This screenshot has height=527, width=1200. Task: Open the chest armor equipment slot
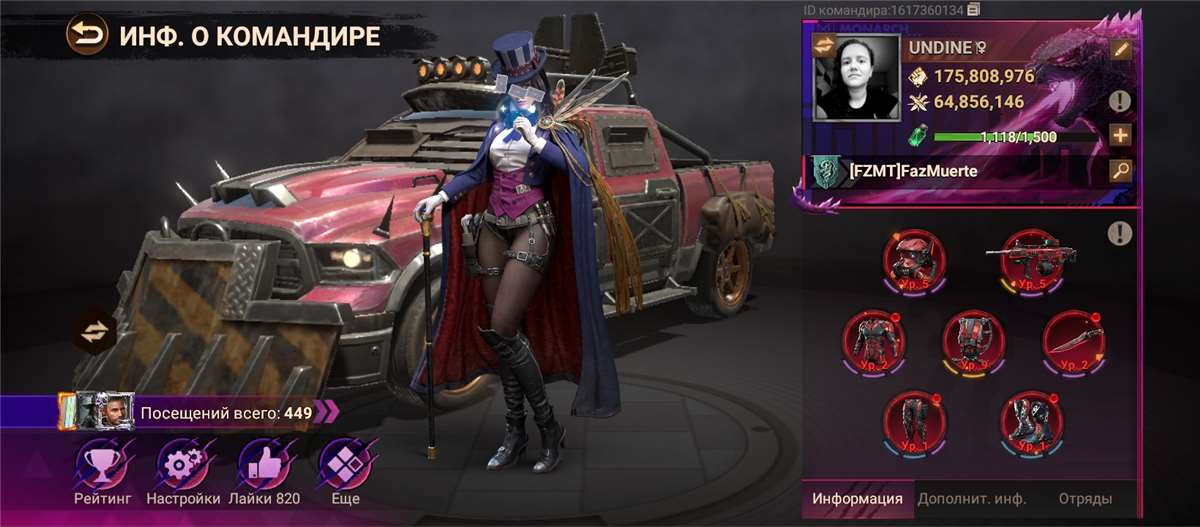click(x=870, y=338)
